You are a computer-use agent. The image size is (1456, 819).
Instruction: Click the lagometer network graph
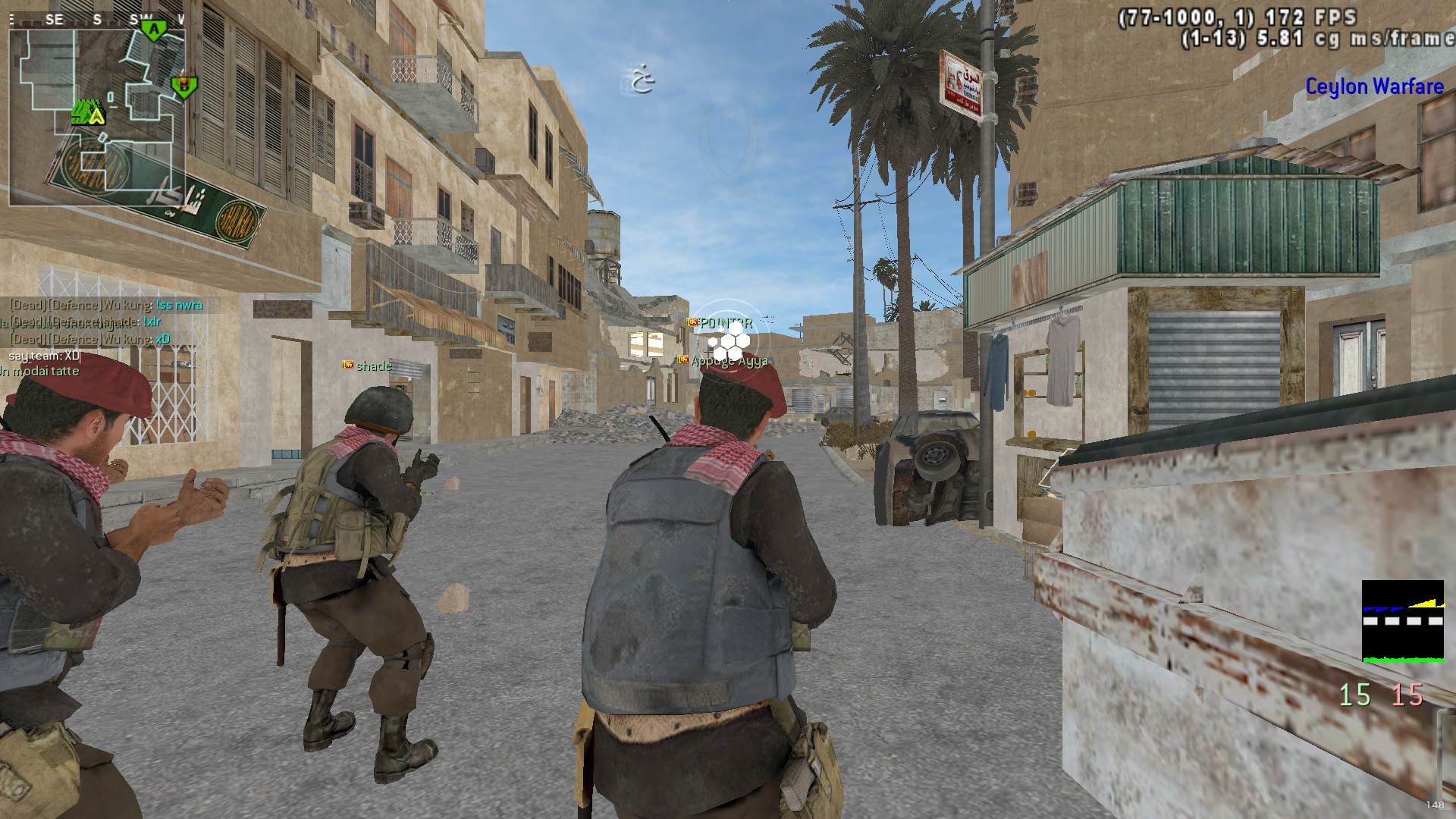[x=1402, y=621]
